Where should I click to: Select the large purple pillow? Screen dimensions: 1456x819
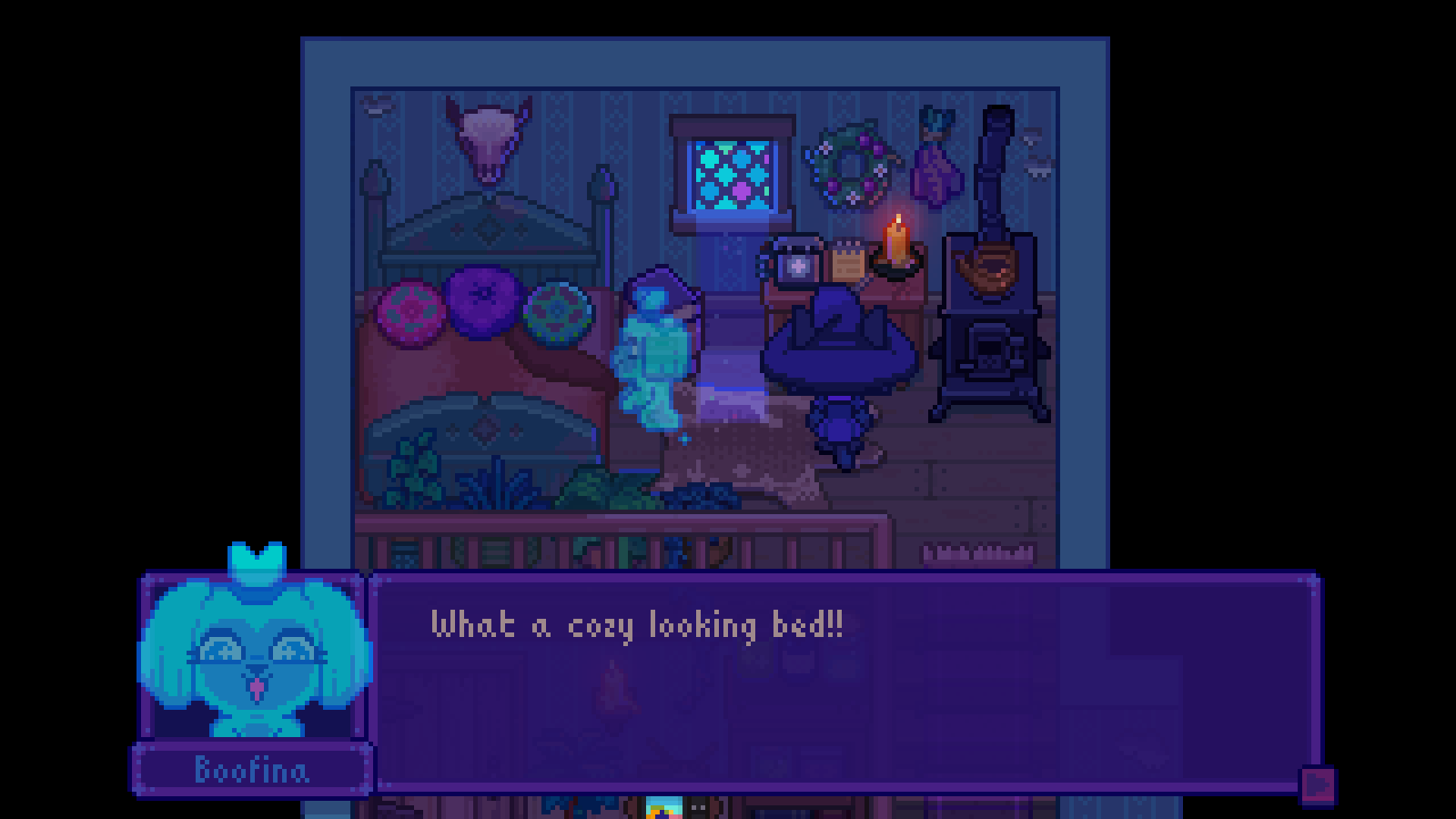tap(484, 300)
